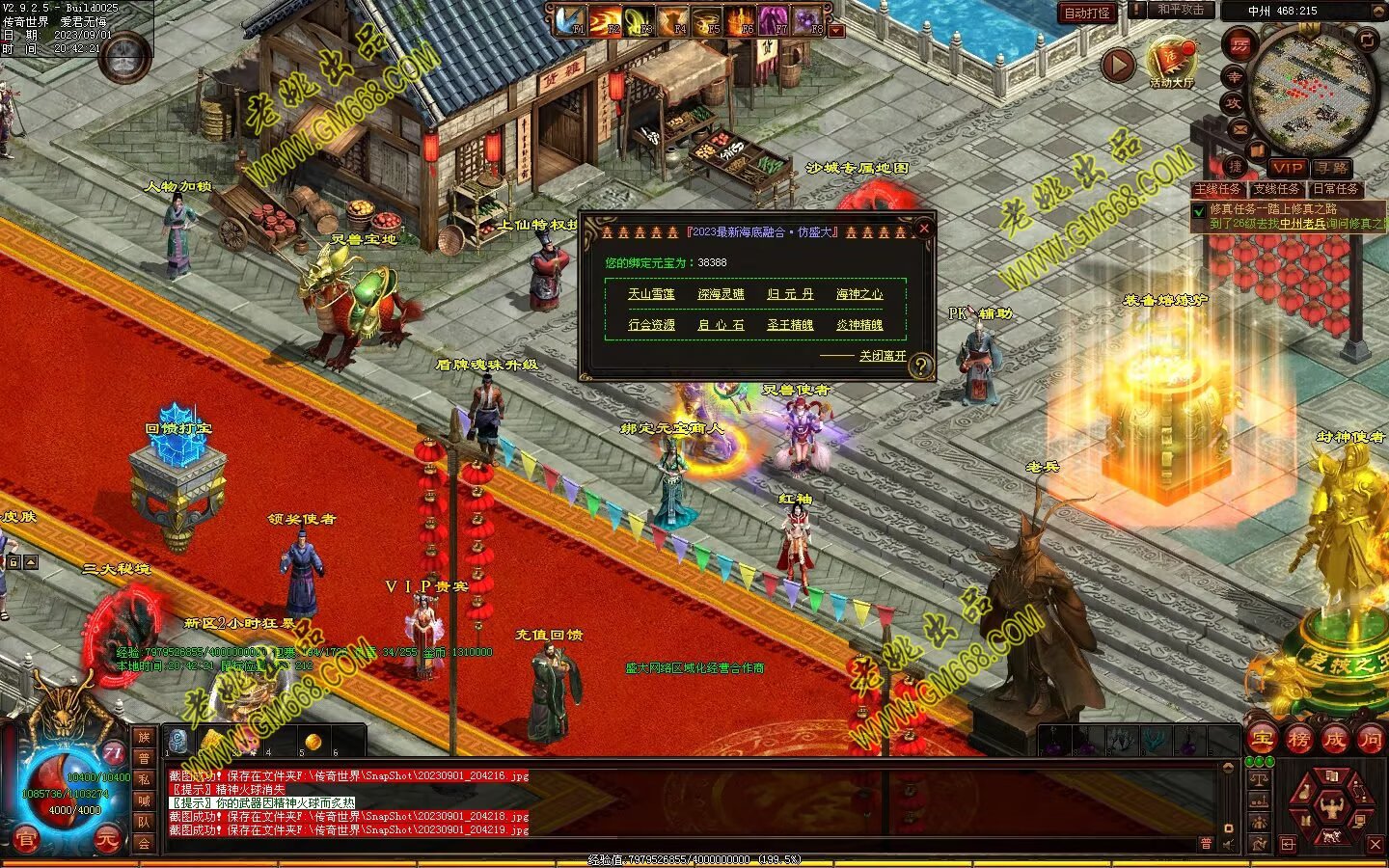This screenshot has height=868, width=1389.
Task: Select 天山雪莲 in the merchant dialog
Action: coord(651,294)
